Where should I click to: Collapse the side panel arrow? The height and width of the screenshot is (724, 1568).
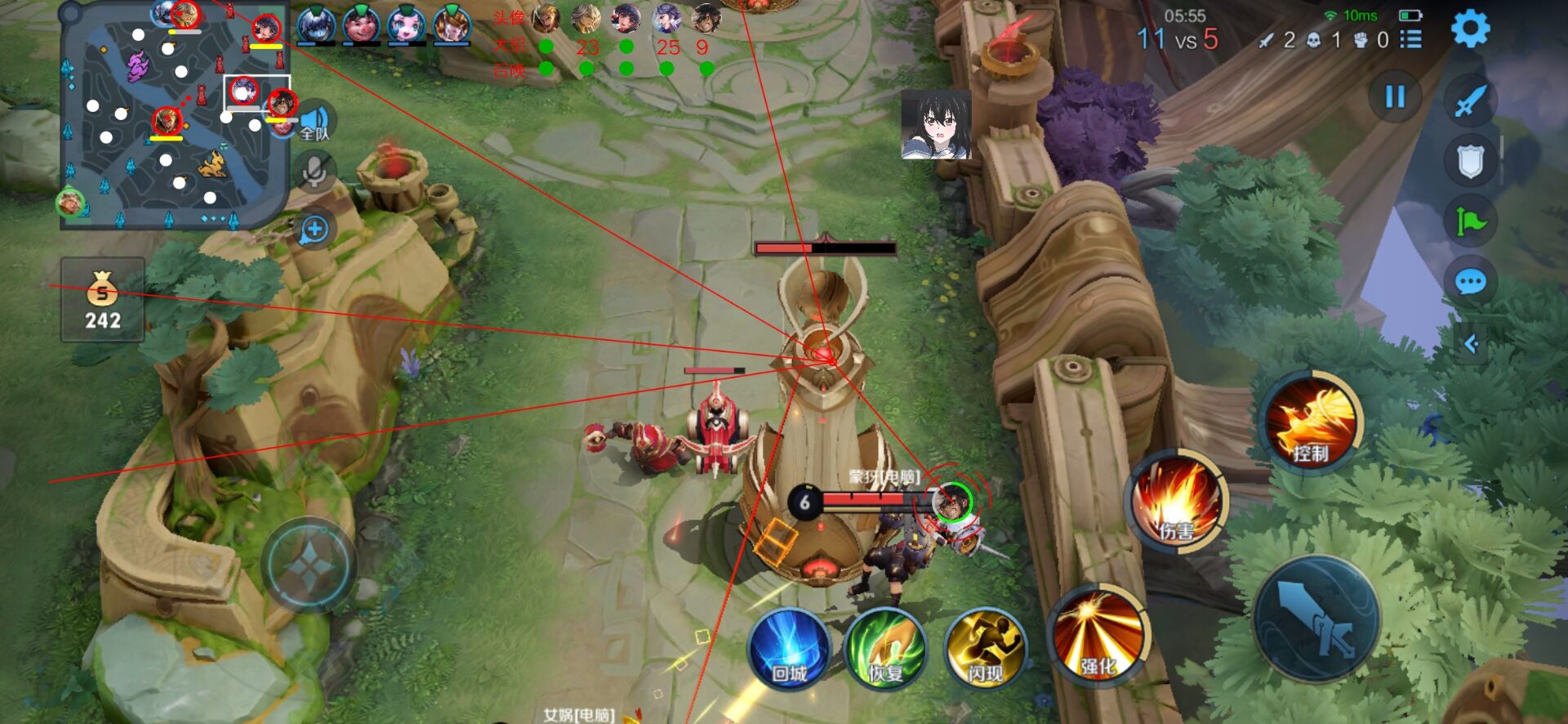tap(1472, 344)
